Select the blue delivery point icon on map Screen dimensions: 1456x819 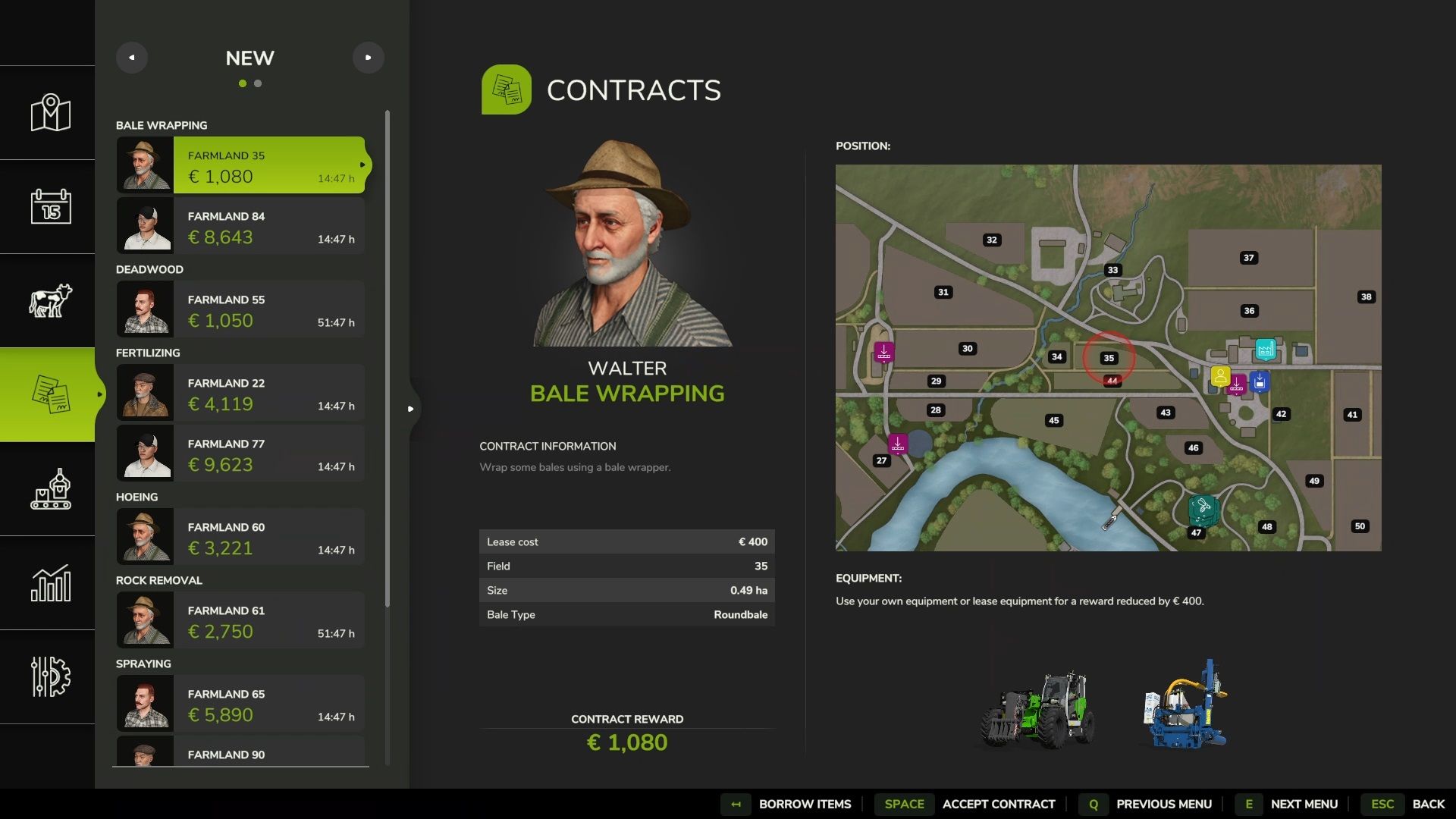point(1259,382)
